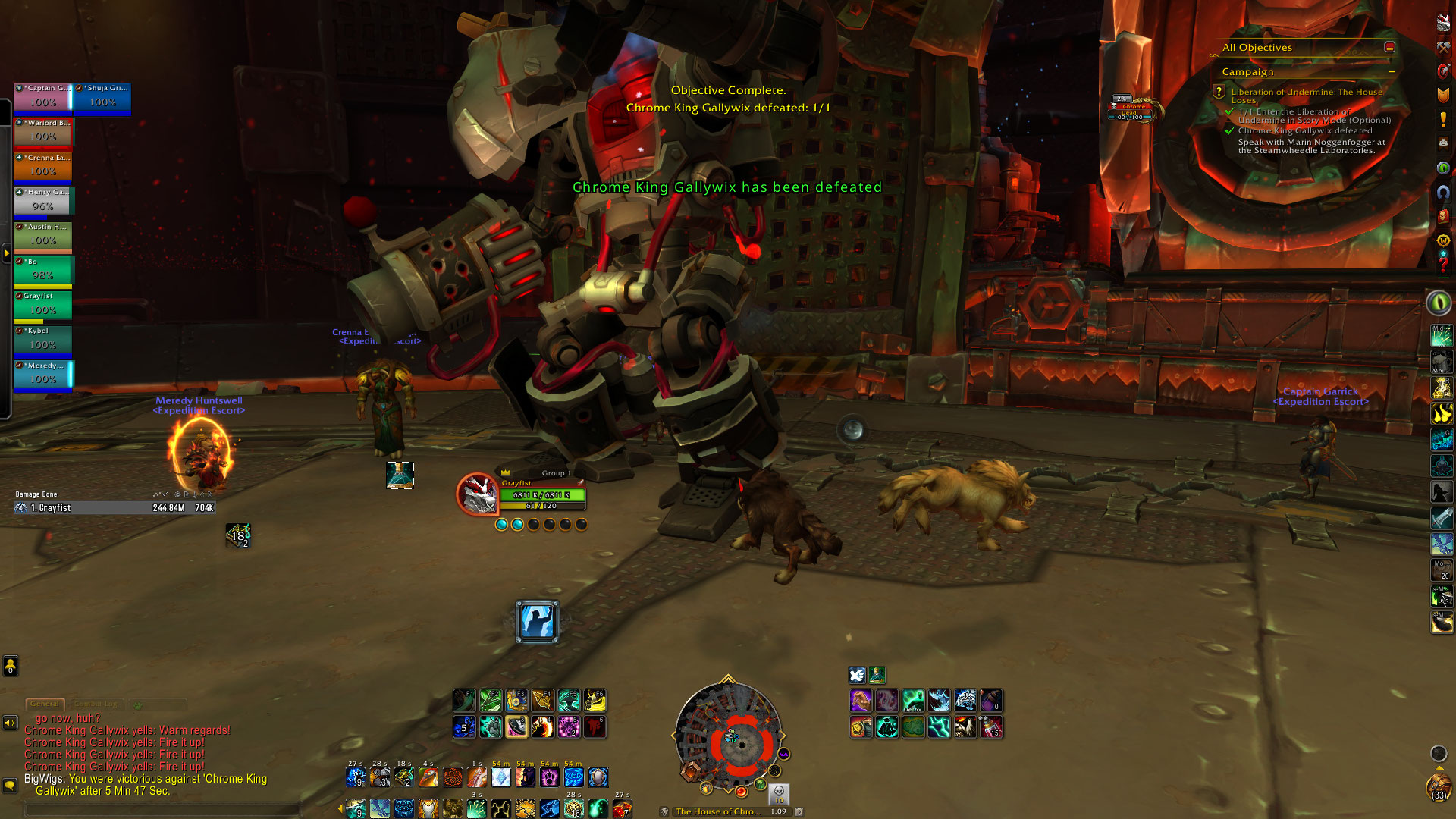Open the General chat tab

tap(45, 704)
